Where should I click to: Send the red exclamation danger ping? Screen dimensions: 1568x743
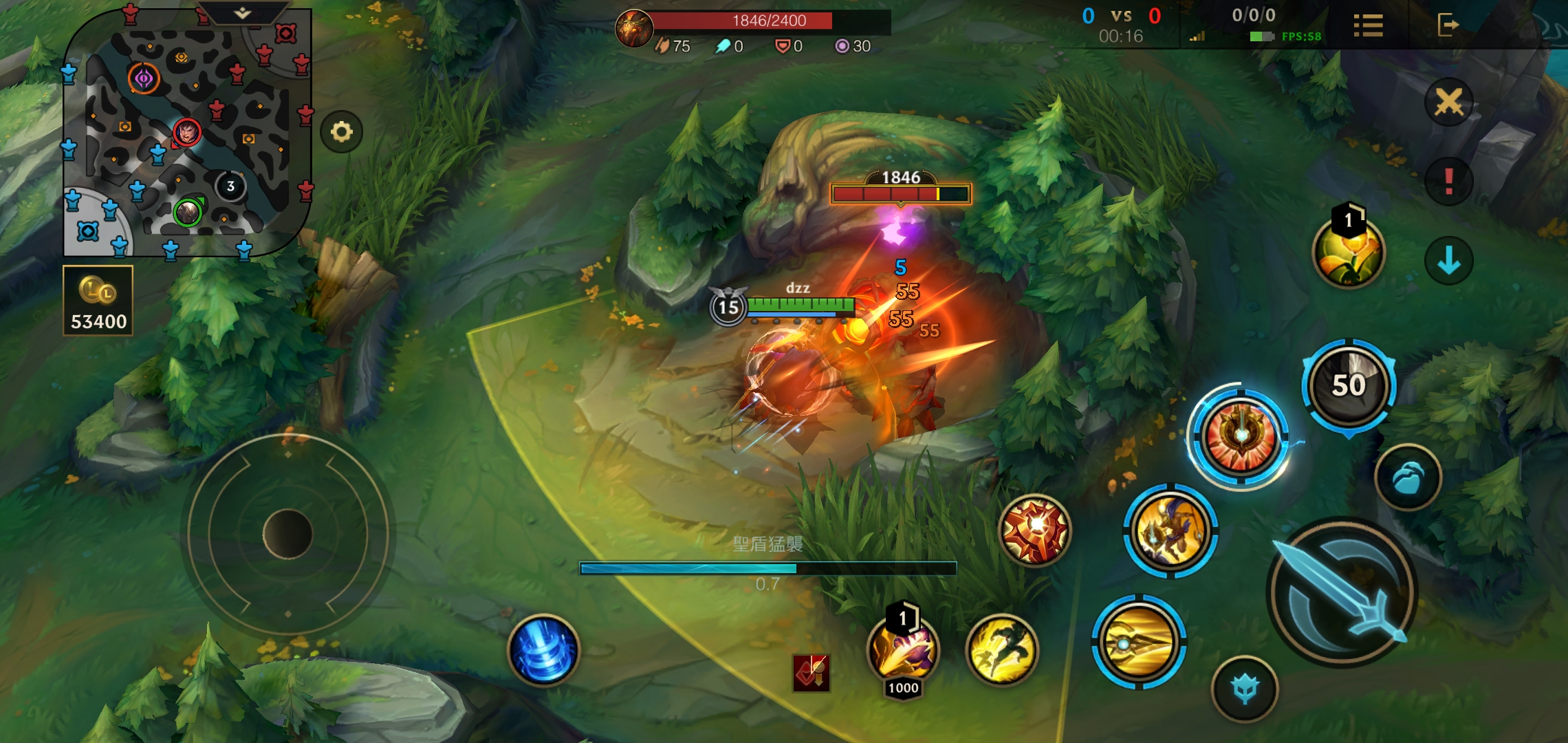1448,182
